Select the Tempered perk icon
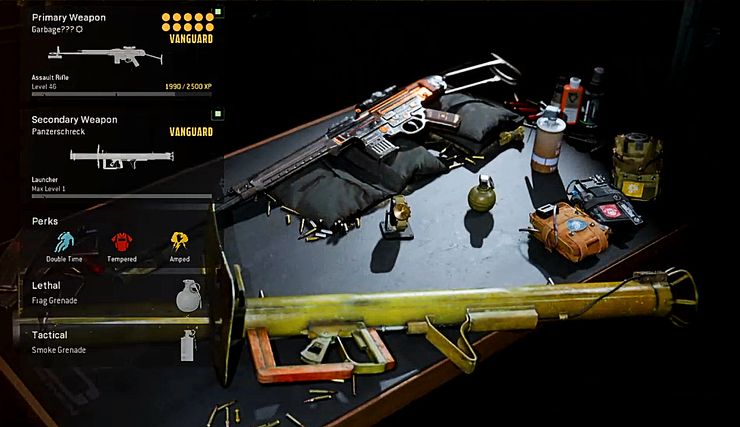This screenshot has width=740, height=427. coord(123,242)
